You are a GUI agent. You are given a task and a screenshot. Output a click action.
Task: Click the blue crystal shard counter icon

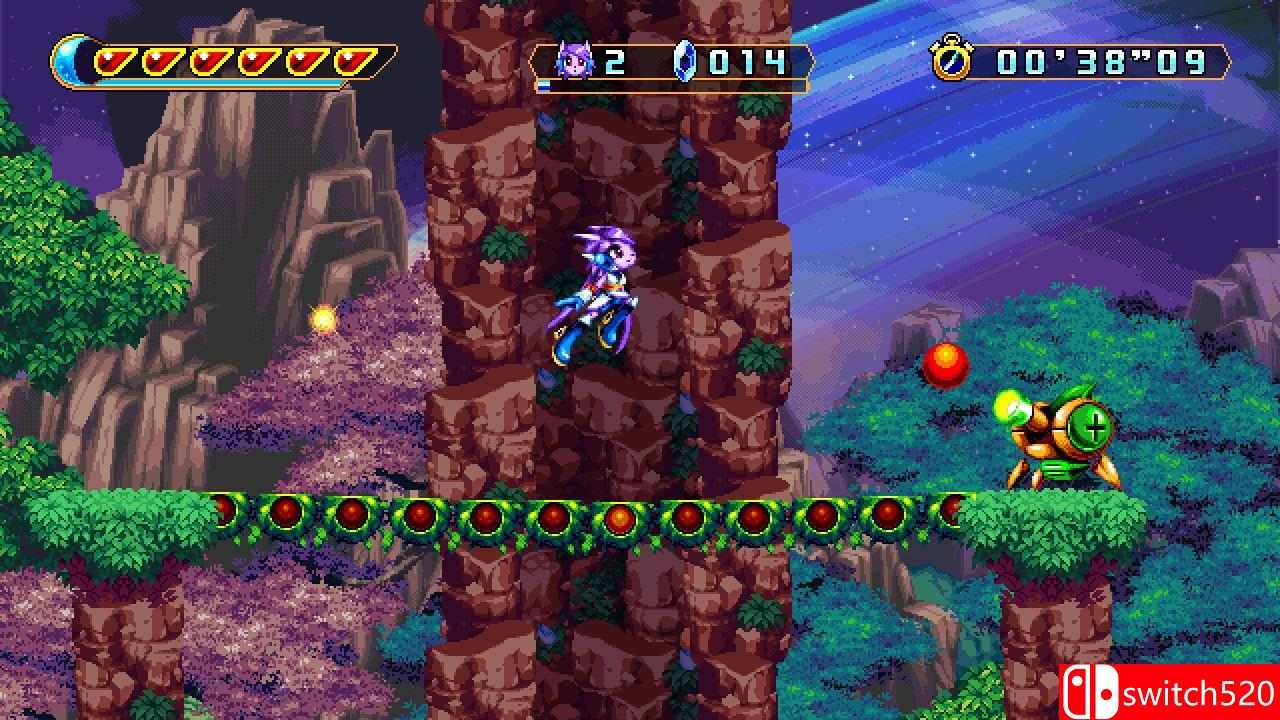[x=682, y=61]
